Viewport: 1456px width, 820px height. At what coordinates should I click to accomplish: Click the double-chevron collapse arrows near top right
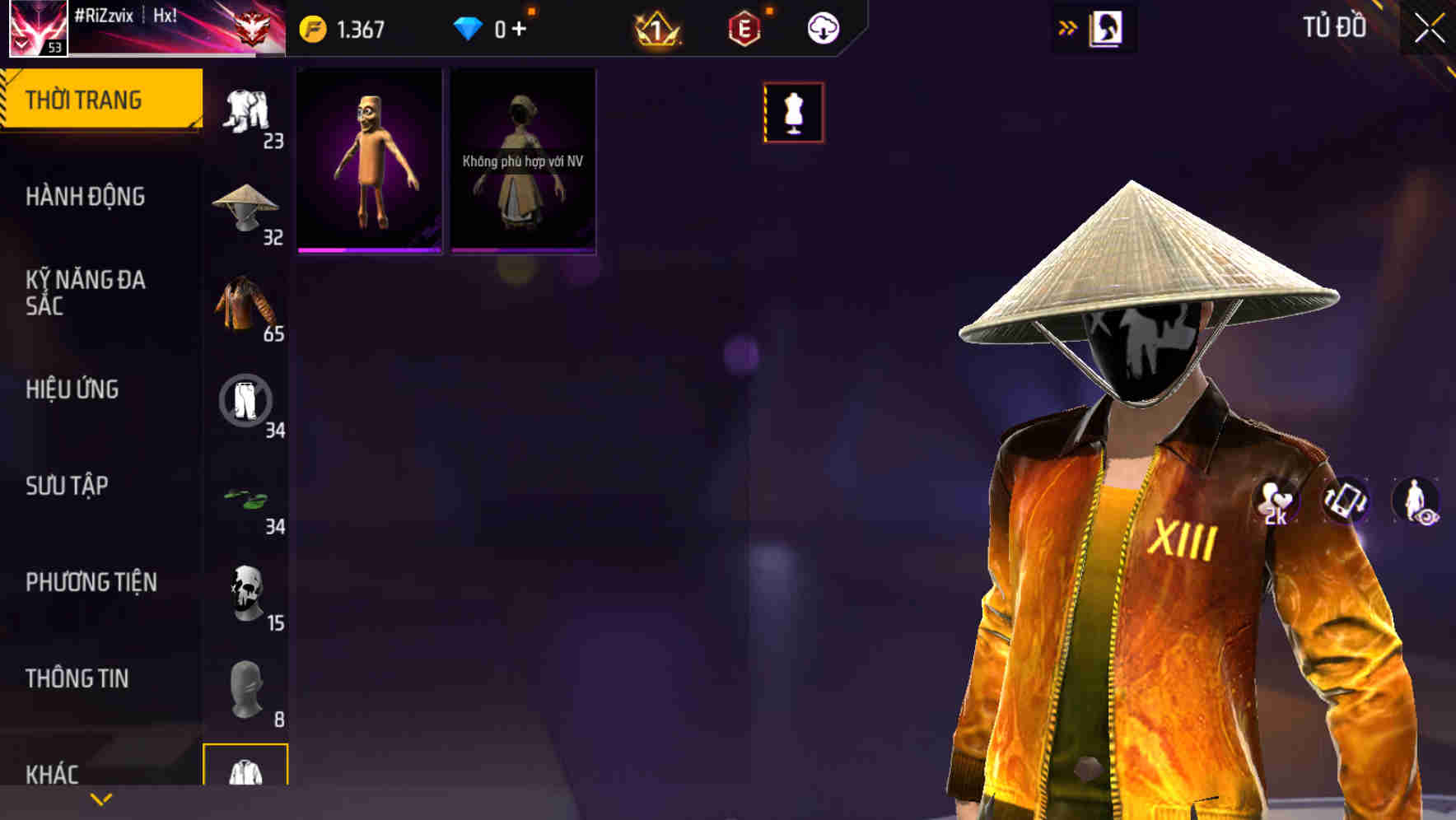[1066, 27]
